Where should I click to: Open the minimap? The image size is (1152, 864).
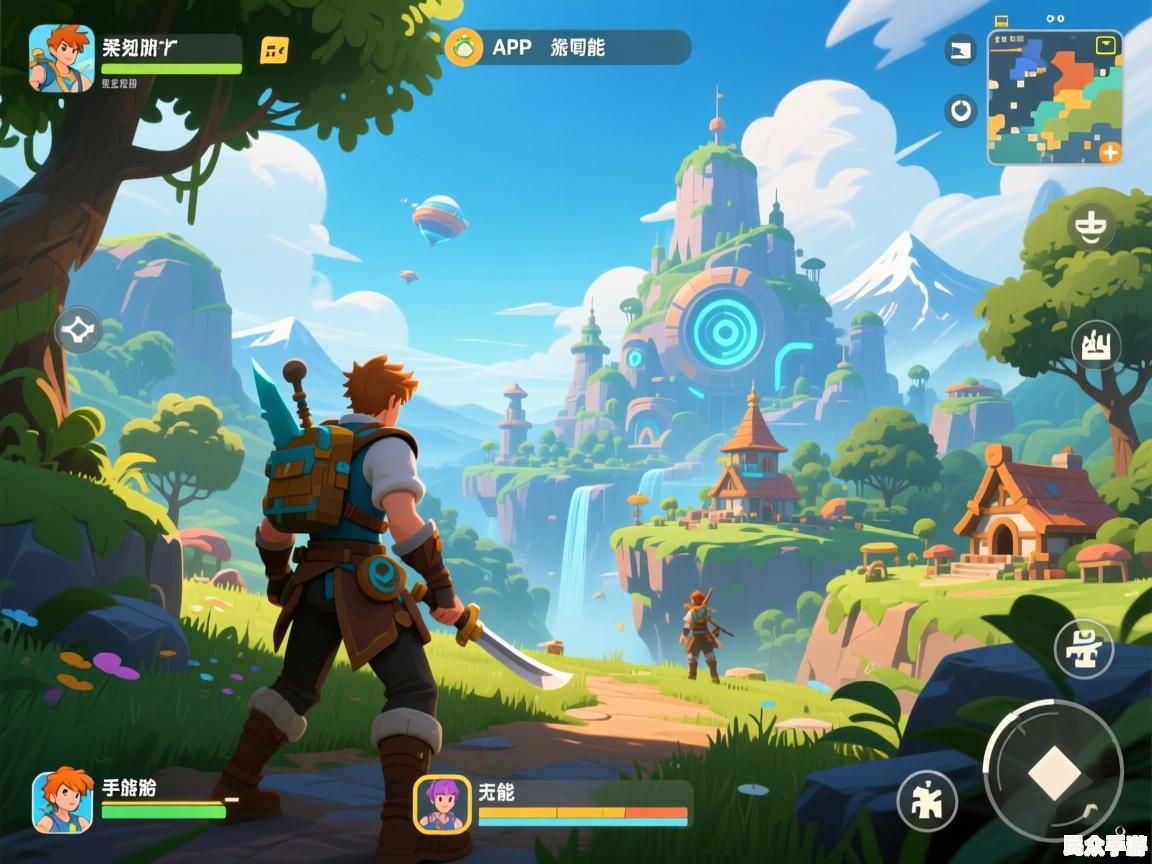1054,97
